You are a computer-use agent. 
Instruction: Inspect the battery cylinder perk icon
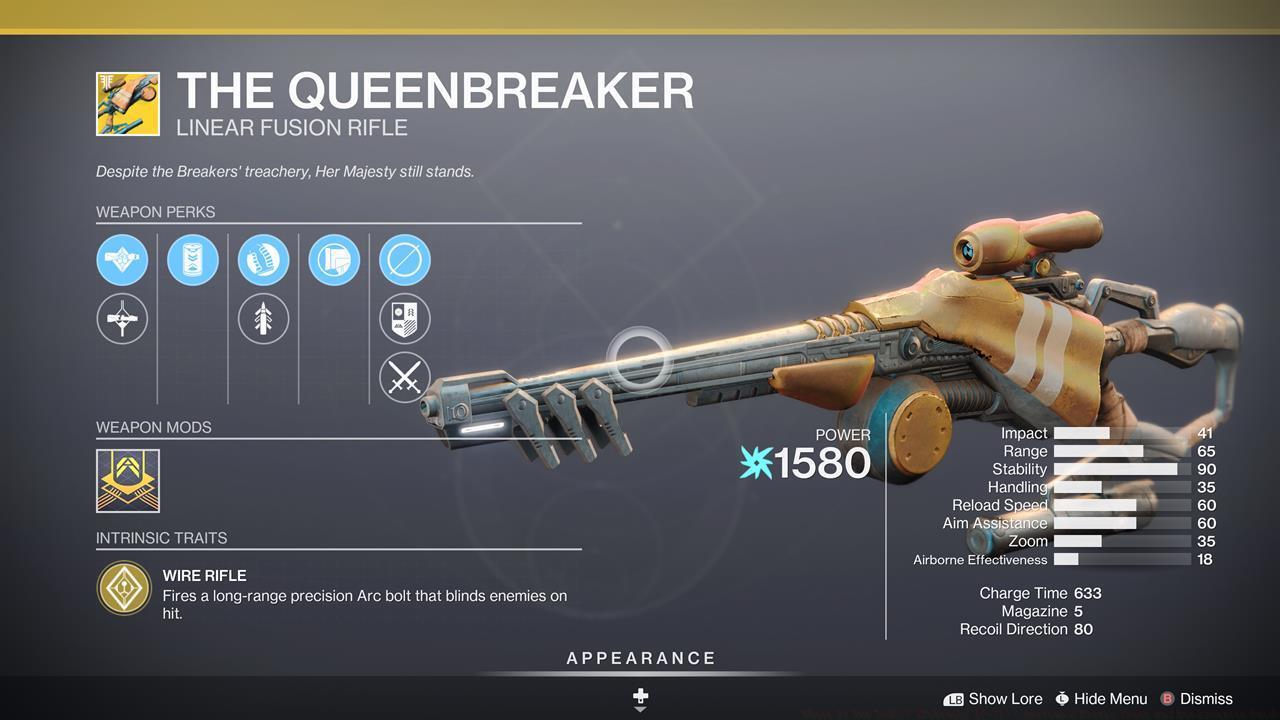click(193, 260)
